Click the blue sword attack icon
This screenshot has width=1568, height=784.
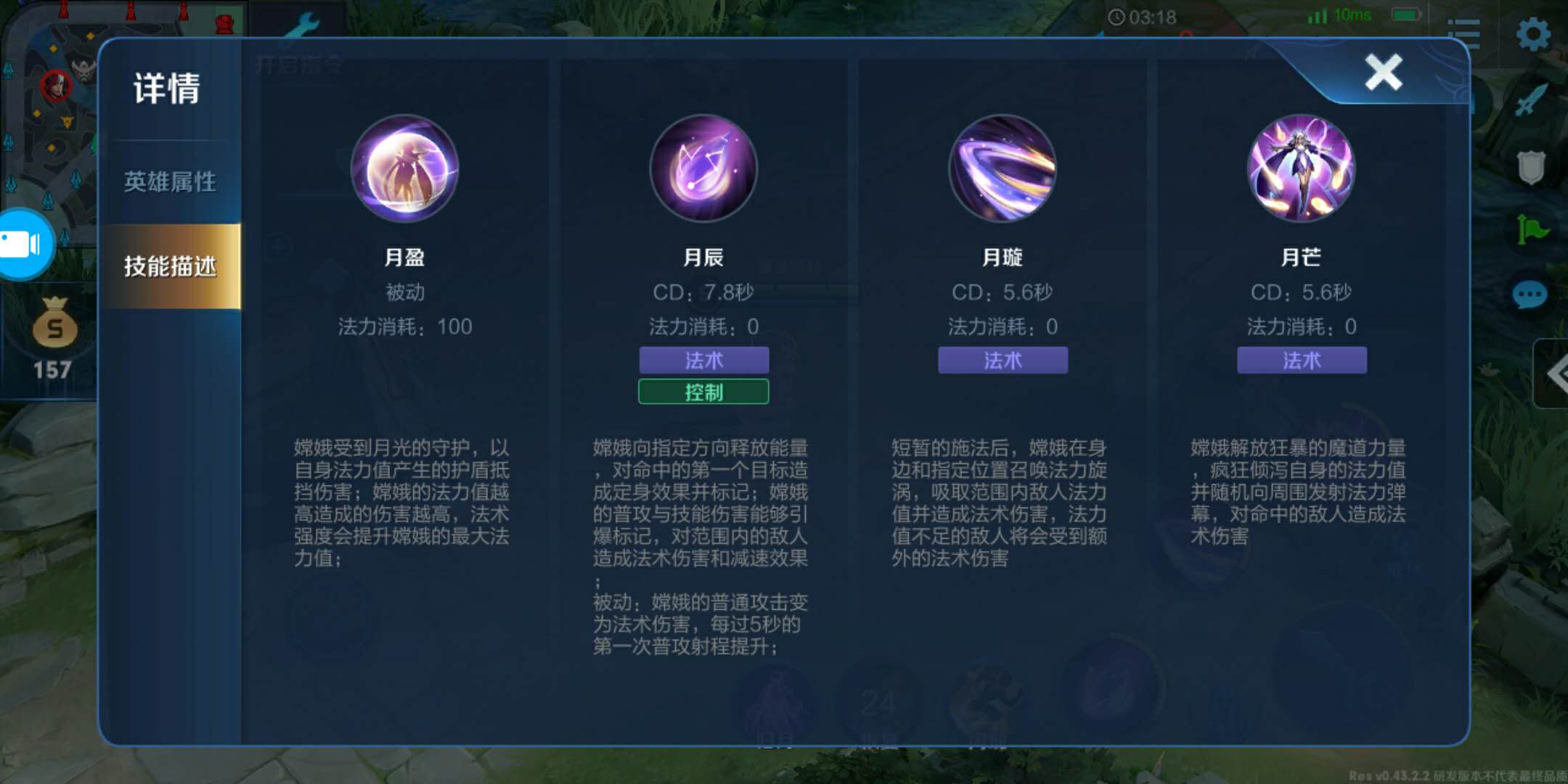tap(1532, 98)
